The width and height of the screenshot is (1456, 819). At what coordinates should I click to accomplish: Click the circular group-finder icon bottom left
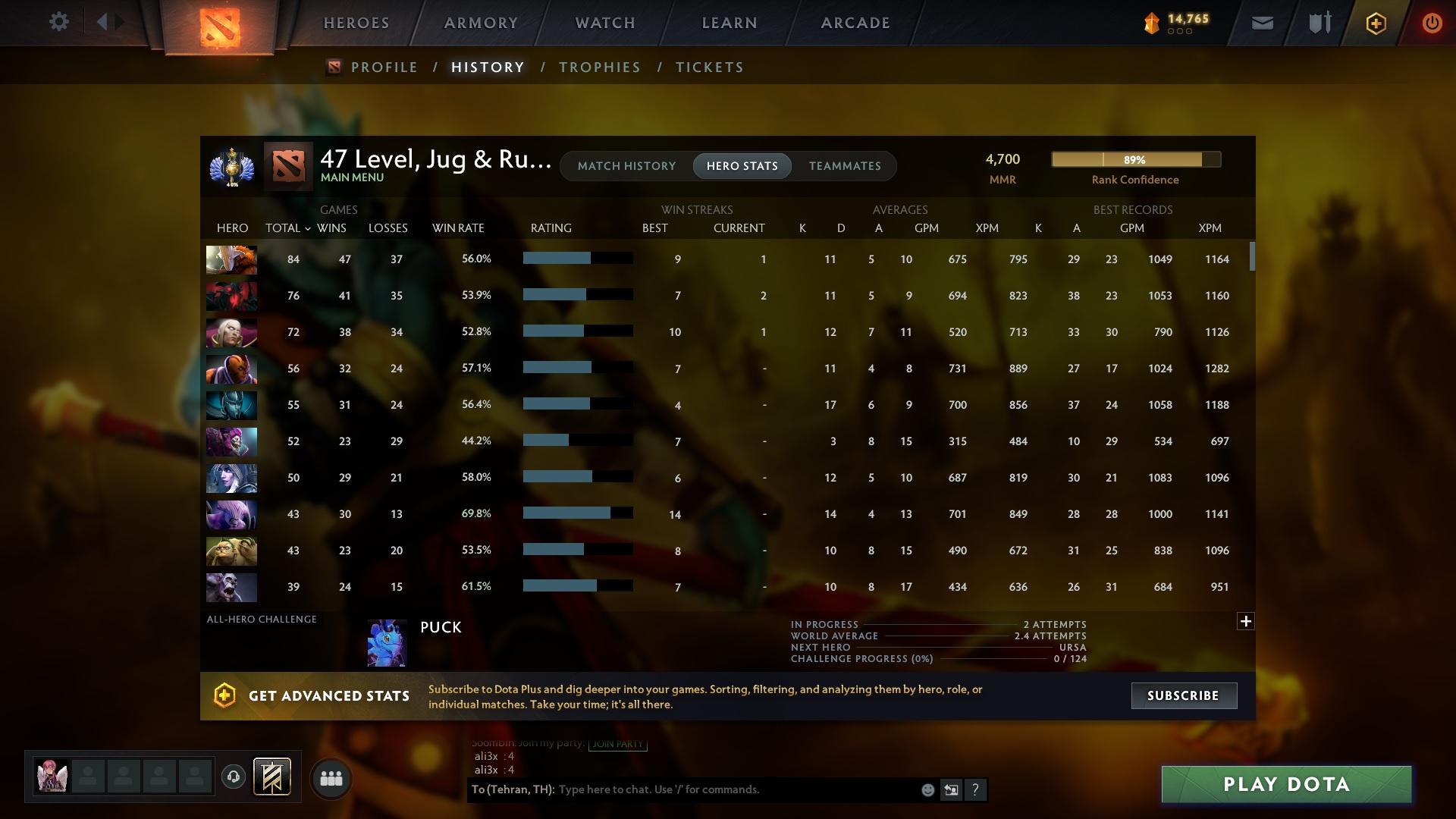(331, 777)
